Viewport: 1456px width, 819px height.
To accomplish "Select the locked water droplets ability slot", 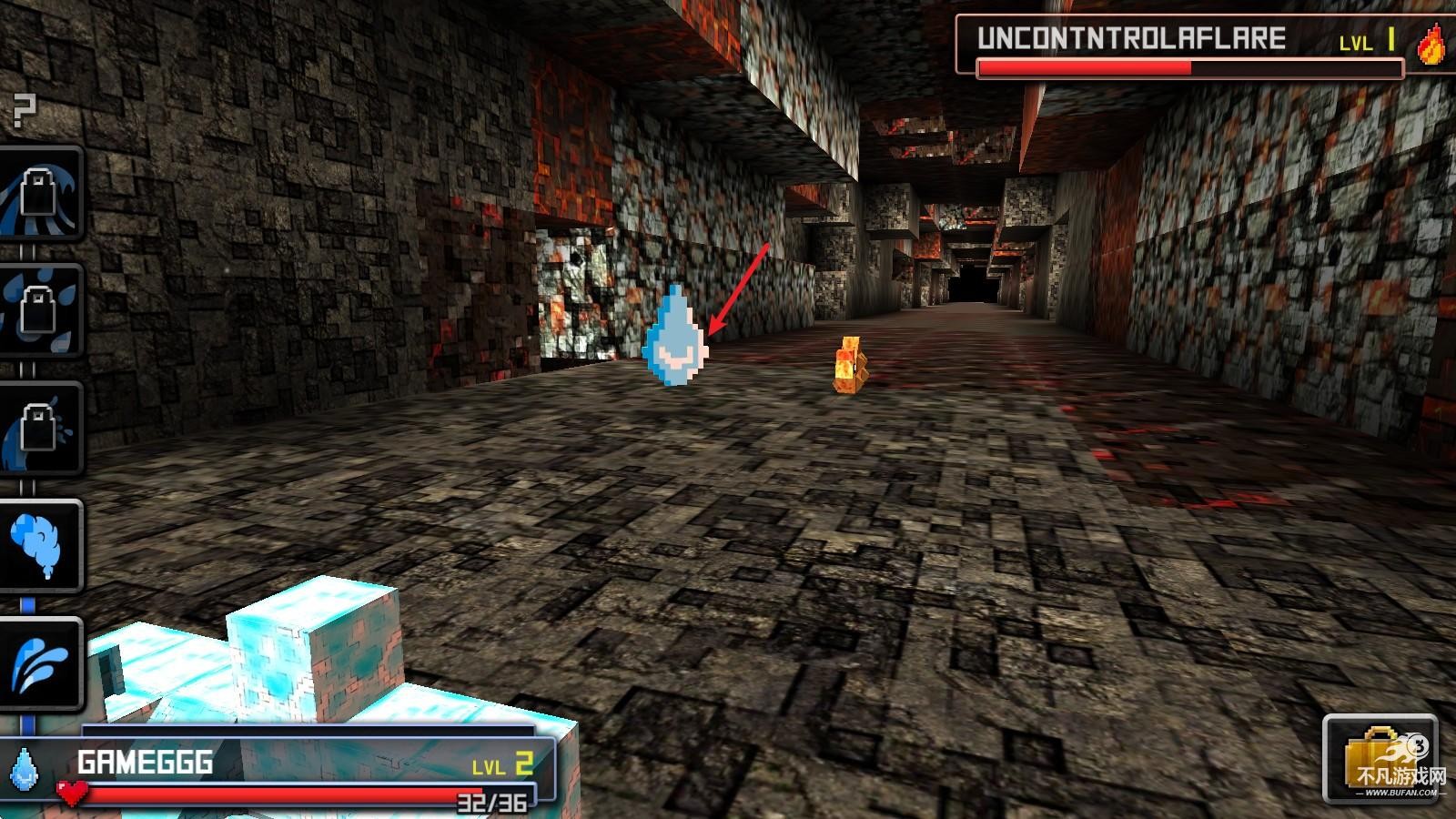I will click(x=40, y=311).
